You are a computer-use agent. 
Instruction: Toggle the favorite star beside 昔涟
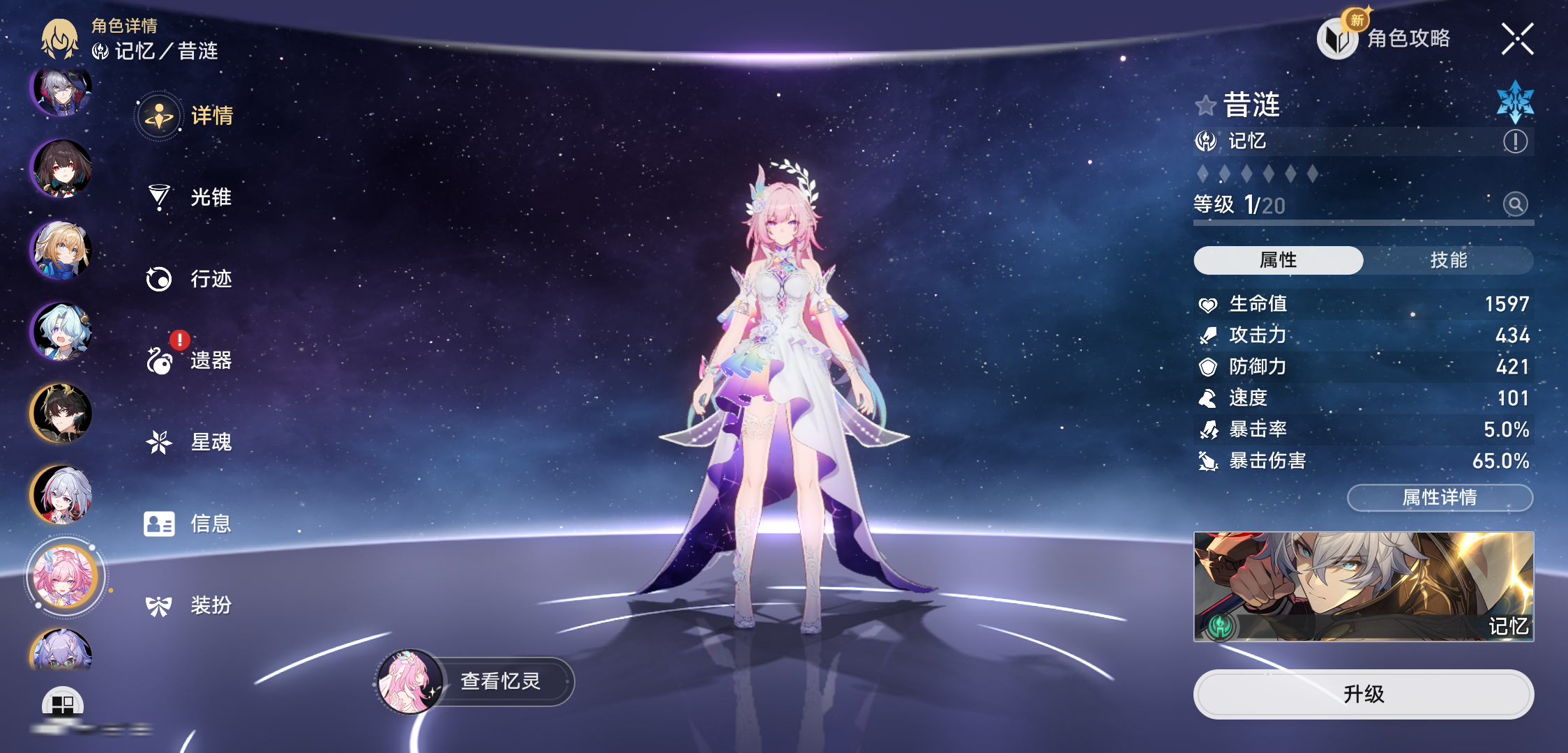click(x=1205, y=106)
